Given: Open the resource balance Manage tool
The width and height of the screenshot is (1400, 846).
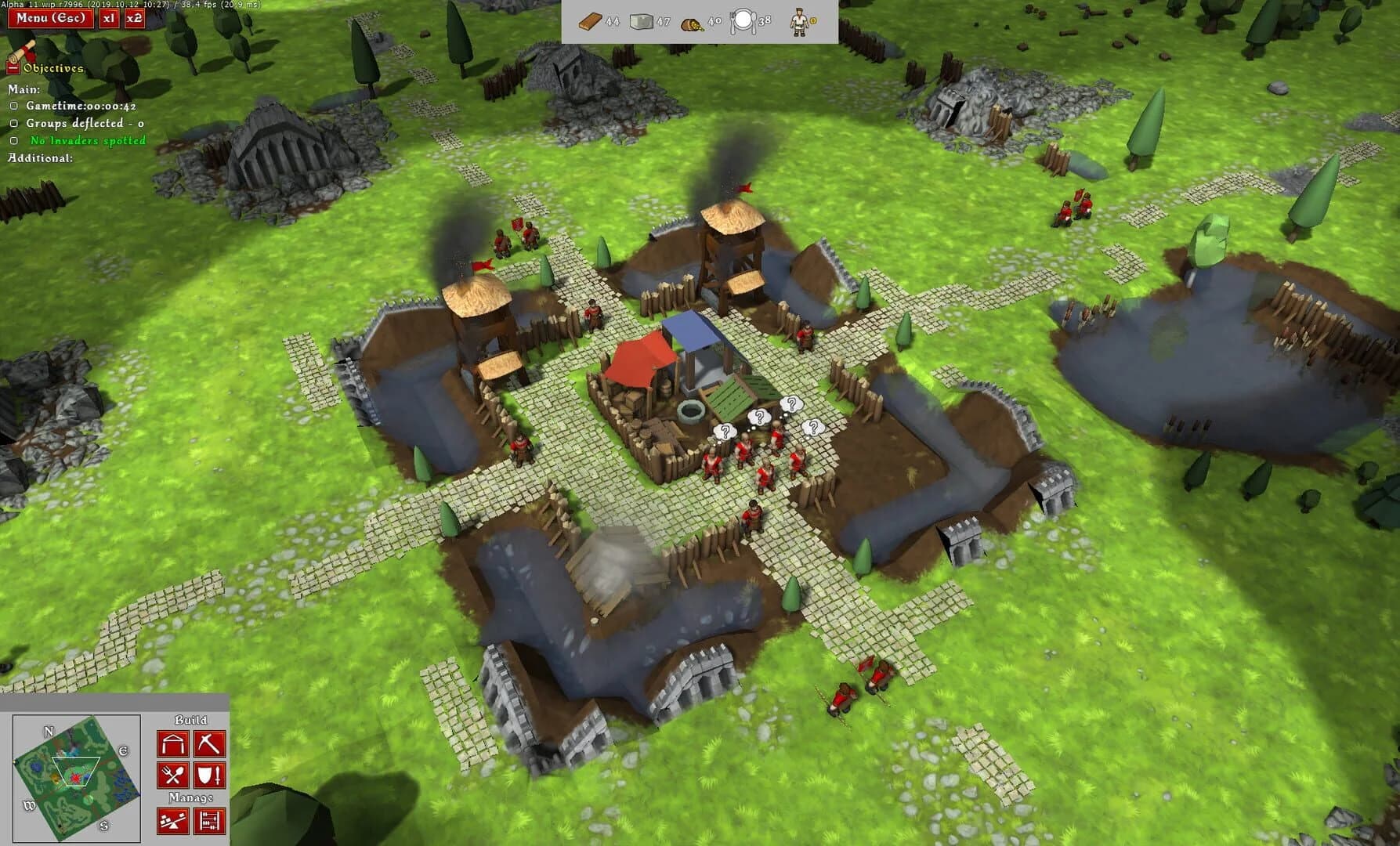Looking at the screenshot, I should click(x=173, y=821).
